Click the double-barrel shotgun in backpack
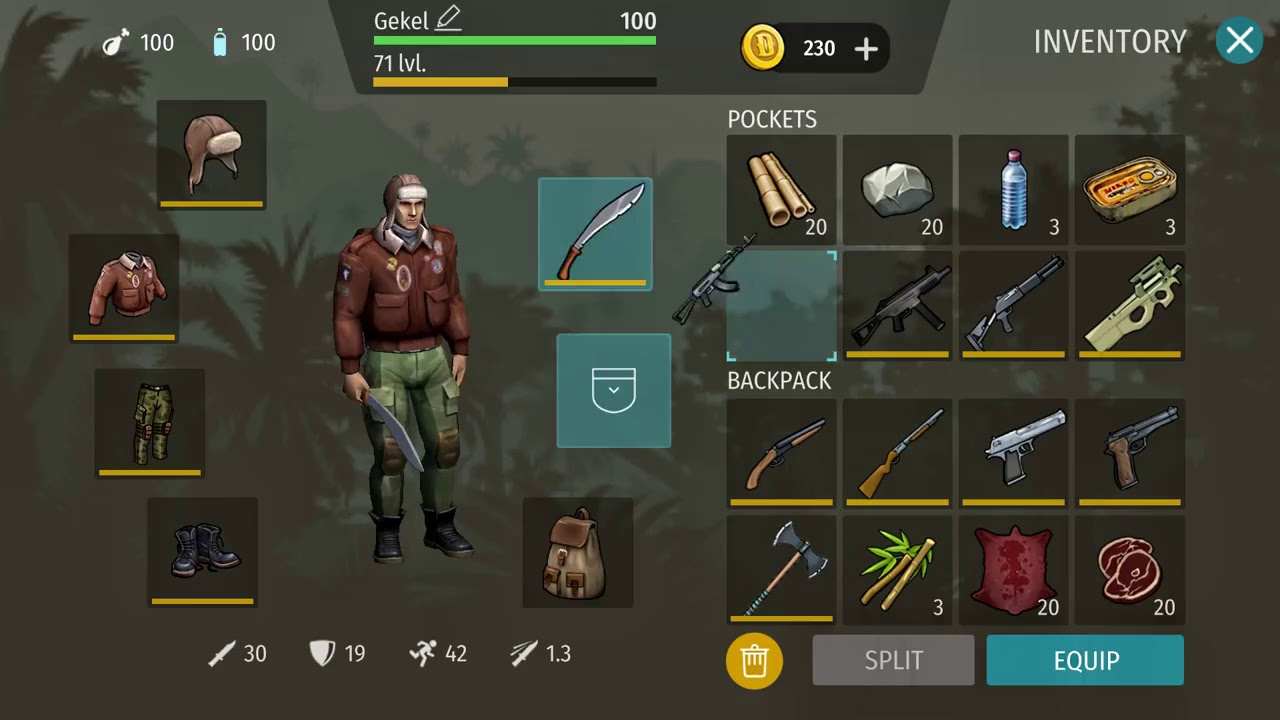1280x720 pixels. click(781, 453)
